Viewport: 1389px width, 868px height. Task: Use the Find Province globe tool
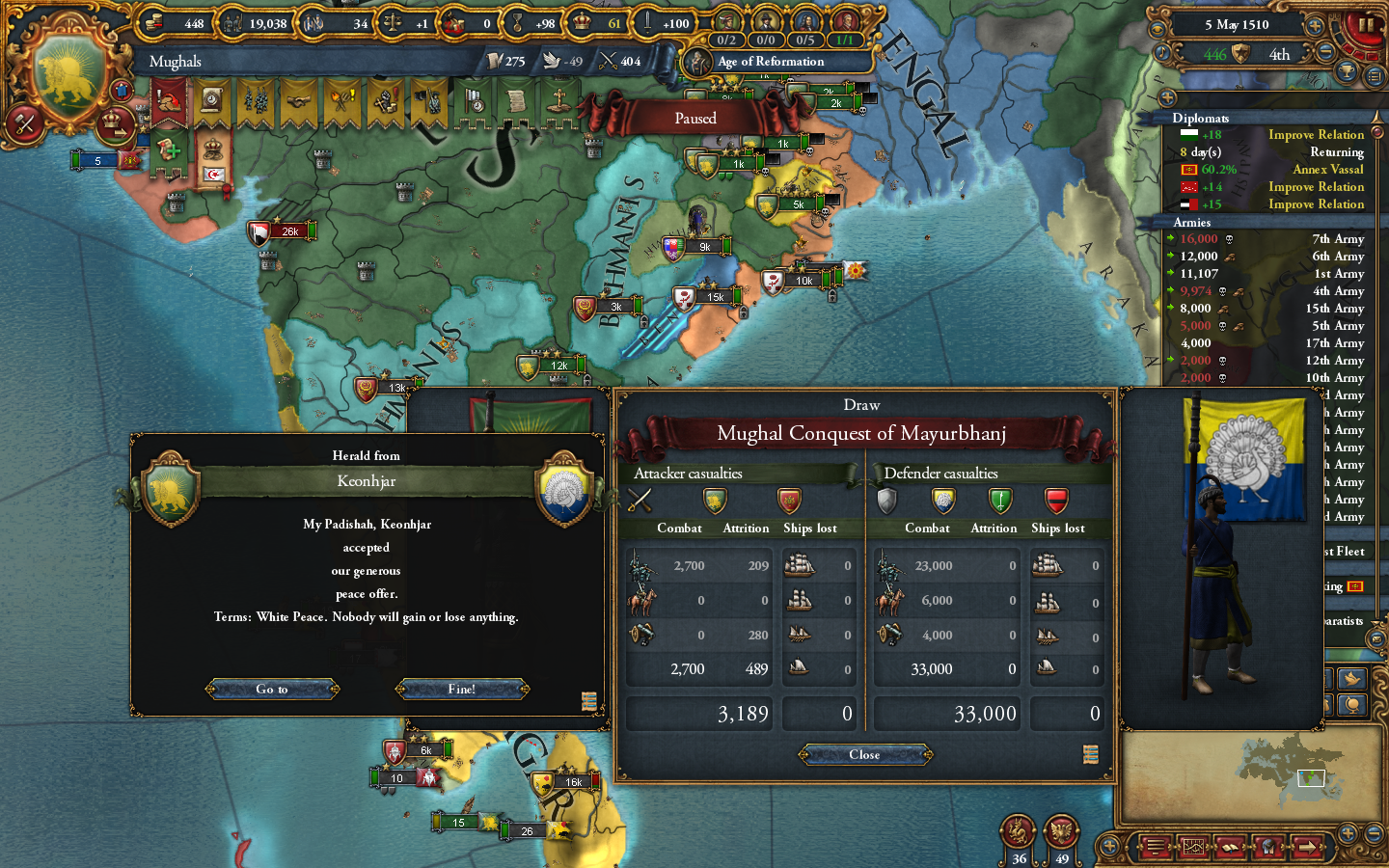1268,849
